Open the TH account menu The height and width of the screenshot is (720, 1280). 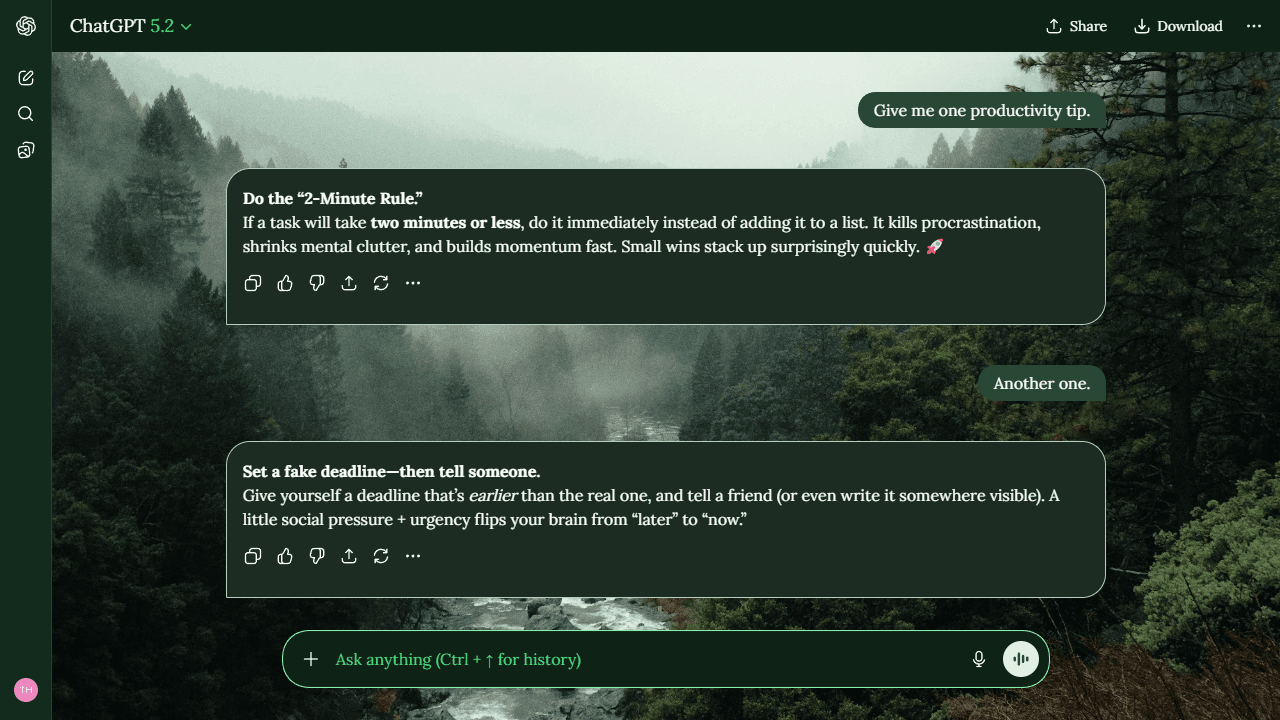point(25,690)
